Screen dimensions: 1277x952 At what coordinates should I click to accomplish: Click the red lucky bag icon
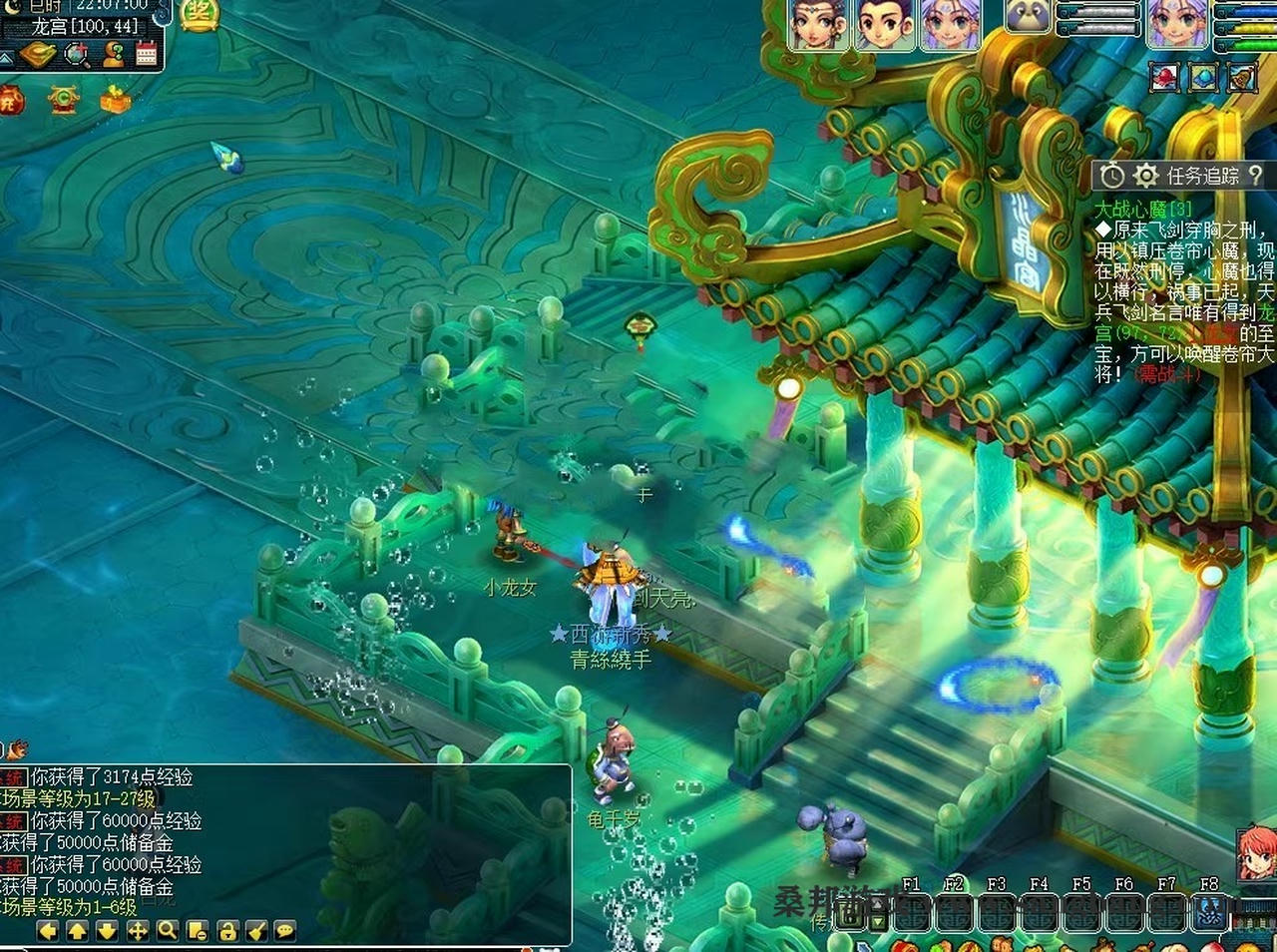click(x=11, y=100)
